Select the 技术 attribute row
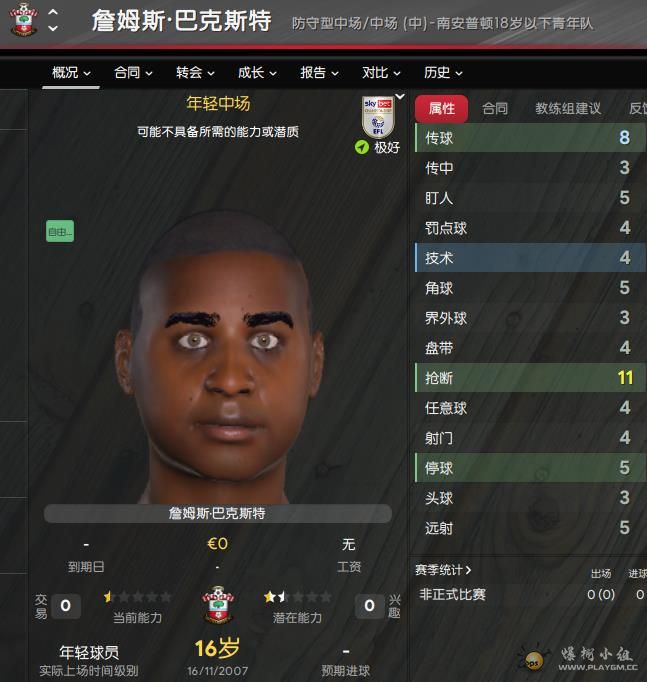Image resolution: width=647 pixels, height=682 pixels. click(x=528, y=258)
